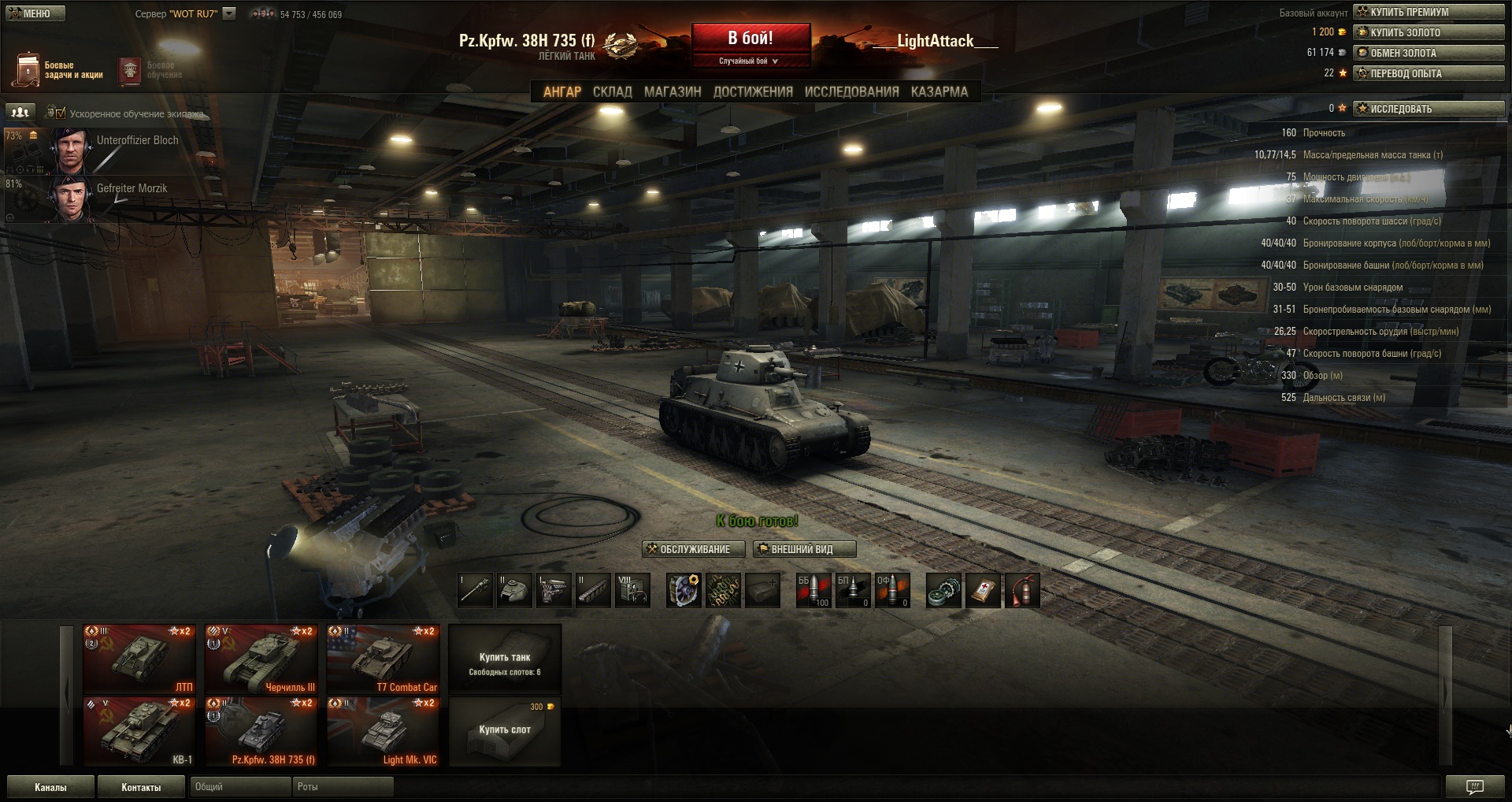Choose the T7 Combat Car tank

383,659
